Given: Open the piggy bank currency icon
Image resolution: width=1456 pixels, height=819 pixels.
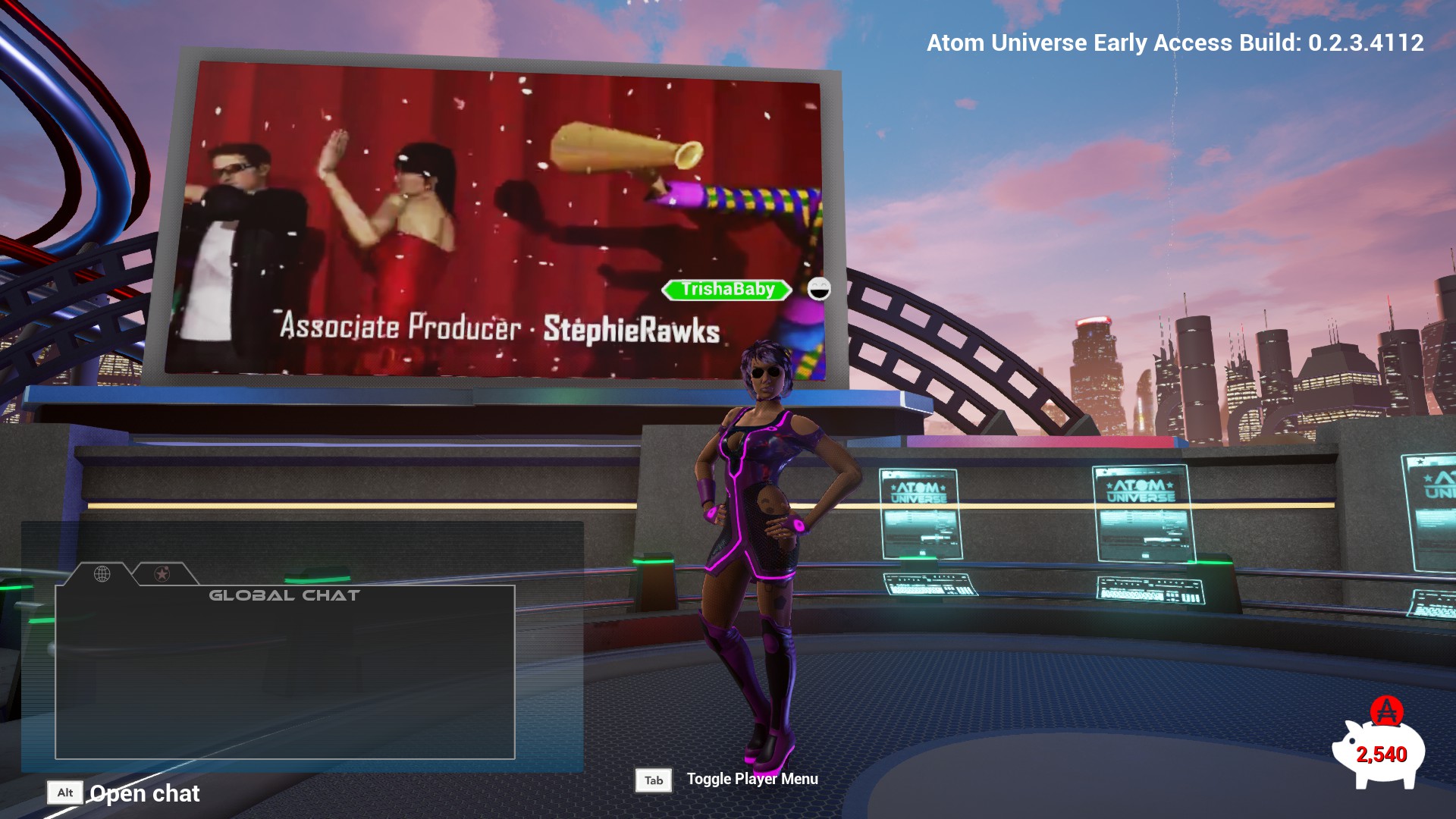Looking at the screenshot, I should pos(1379,751).
